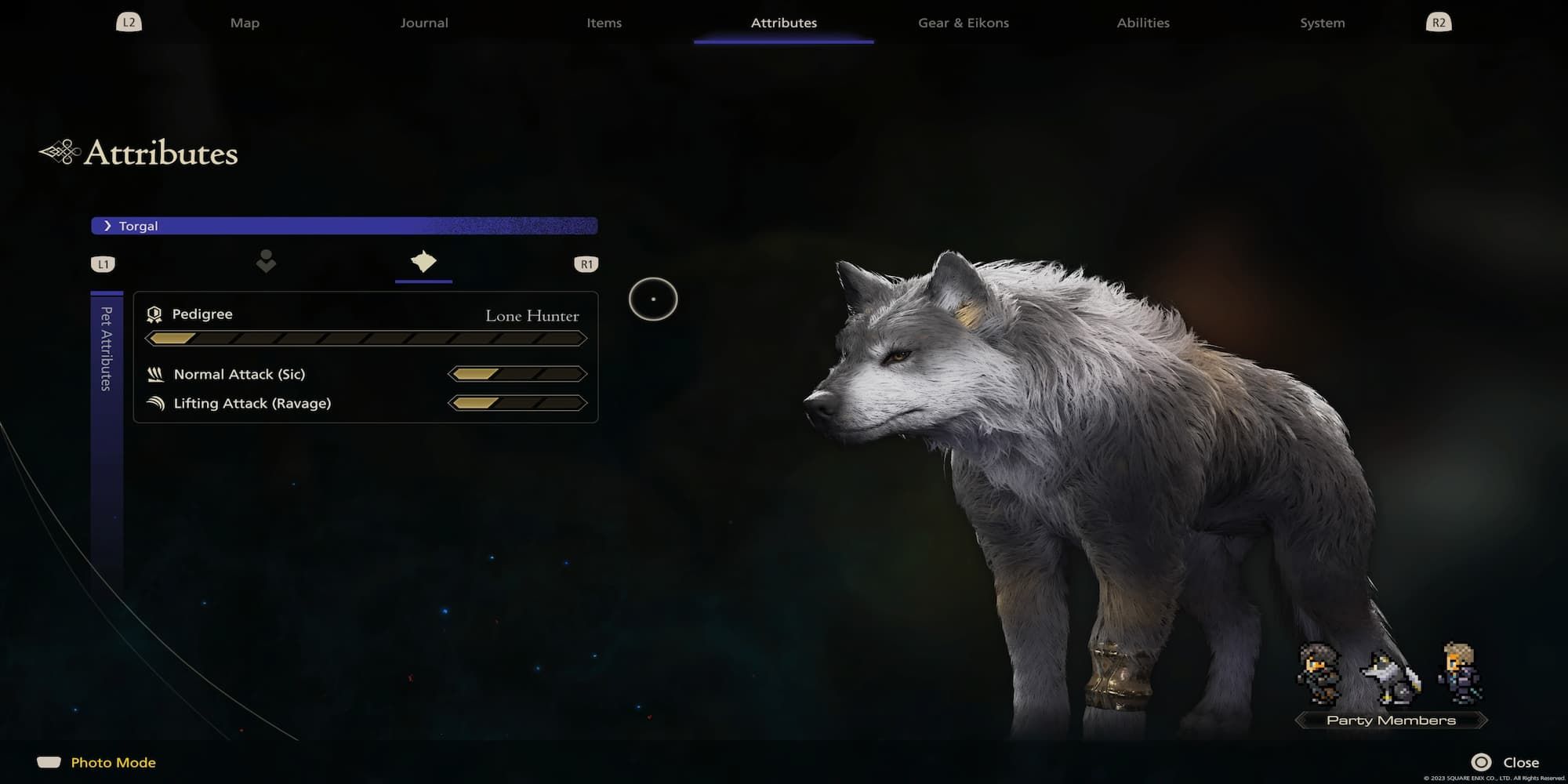Image resolution: width=1568 pixels, height=784 pixels.
Task: Click the swirl icon next to Lifting Attack (Ravage)
Action: pyautogui.click(x=155, y=403)
